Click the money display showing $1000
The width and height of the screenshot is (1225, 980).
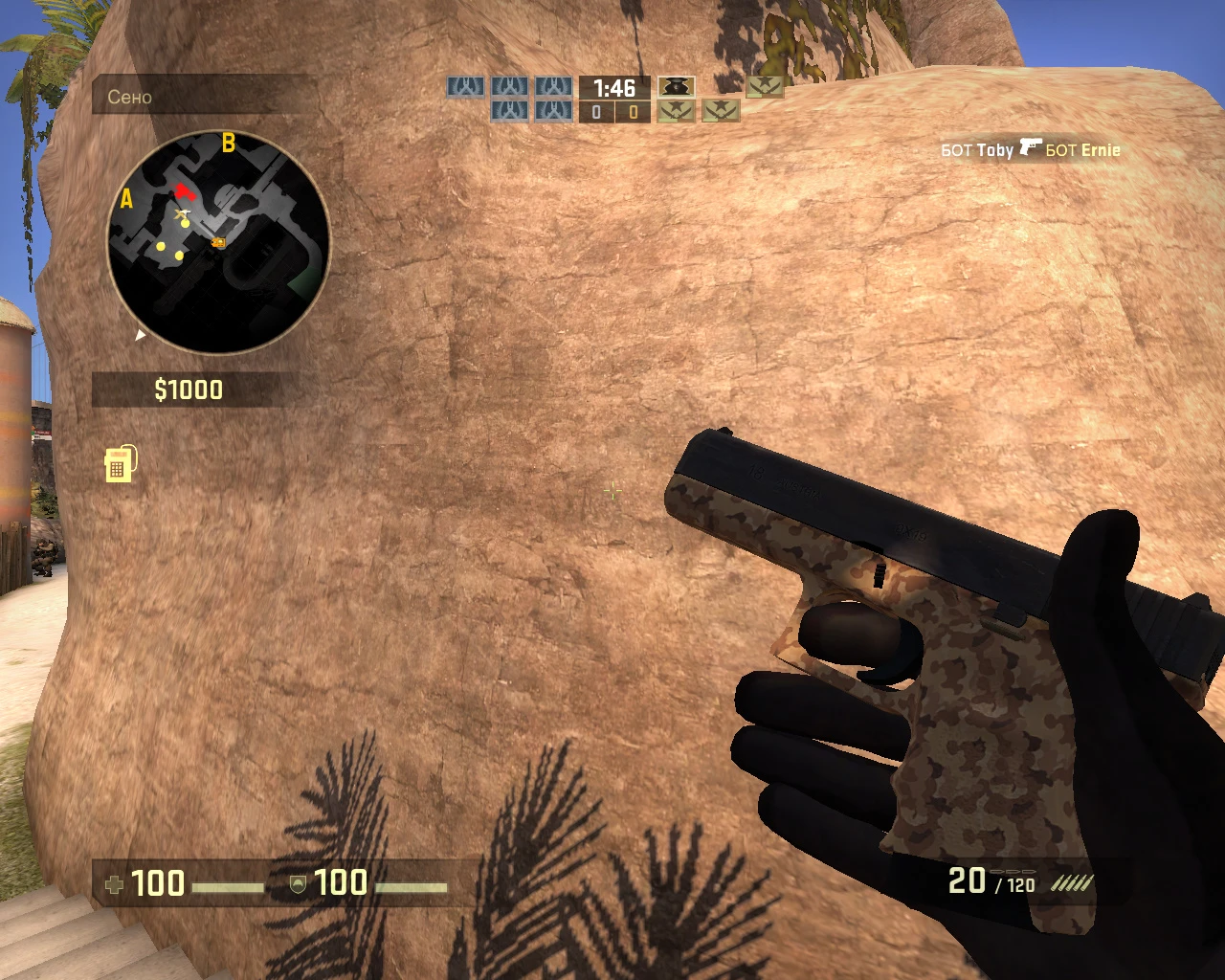(188, 390)
